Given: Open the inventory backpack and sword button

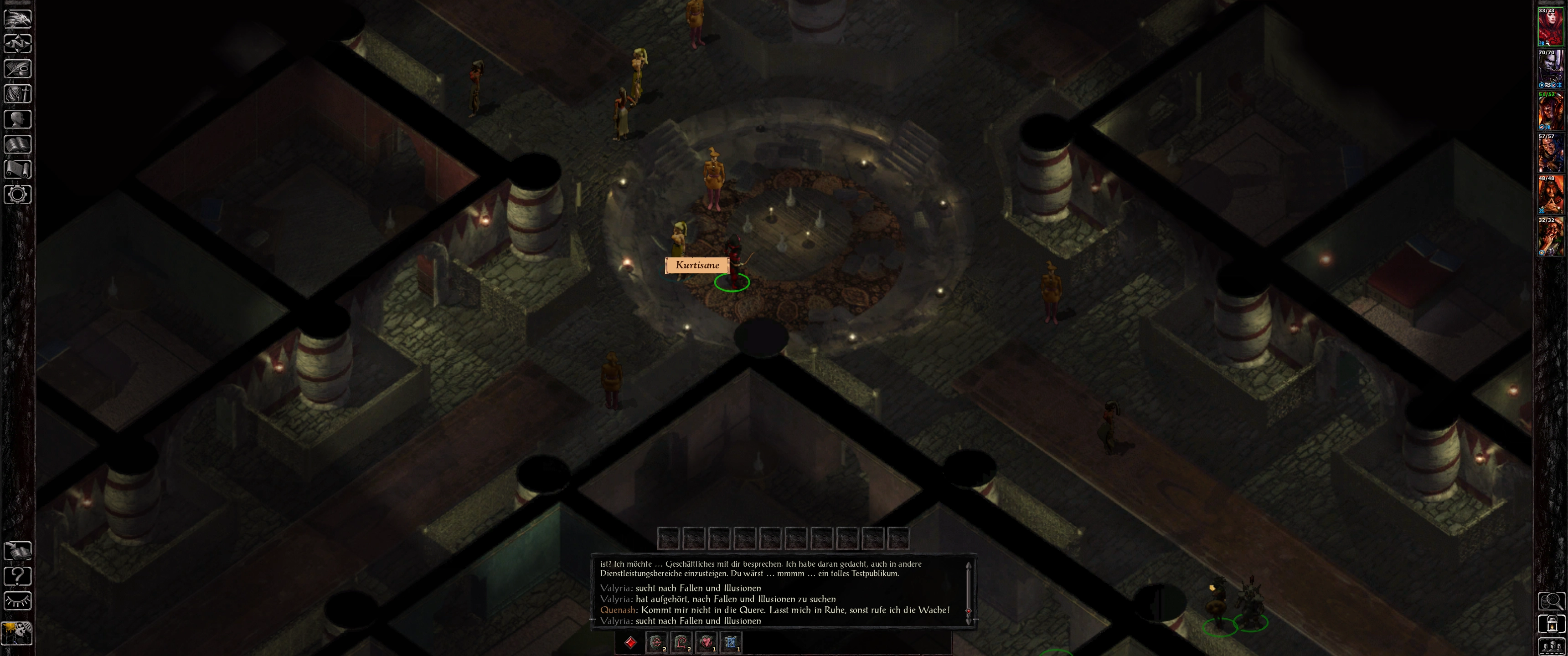Looking at the screenshot, I should pos(18,94).
